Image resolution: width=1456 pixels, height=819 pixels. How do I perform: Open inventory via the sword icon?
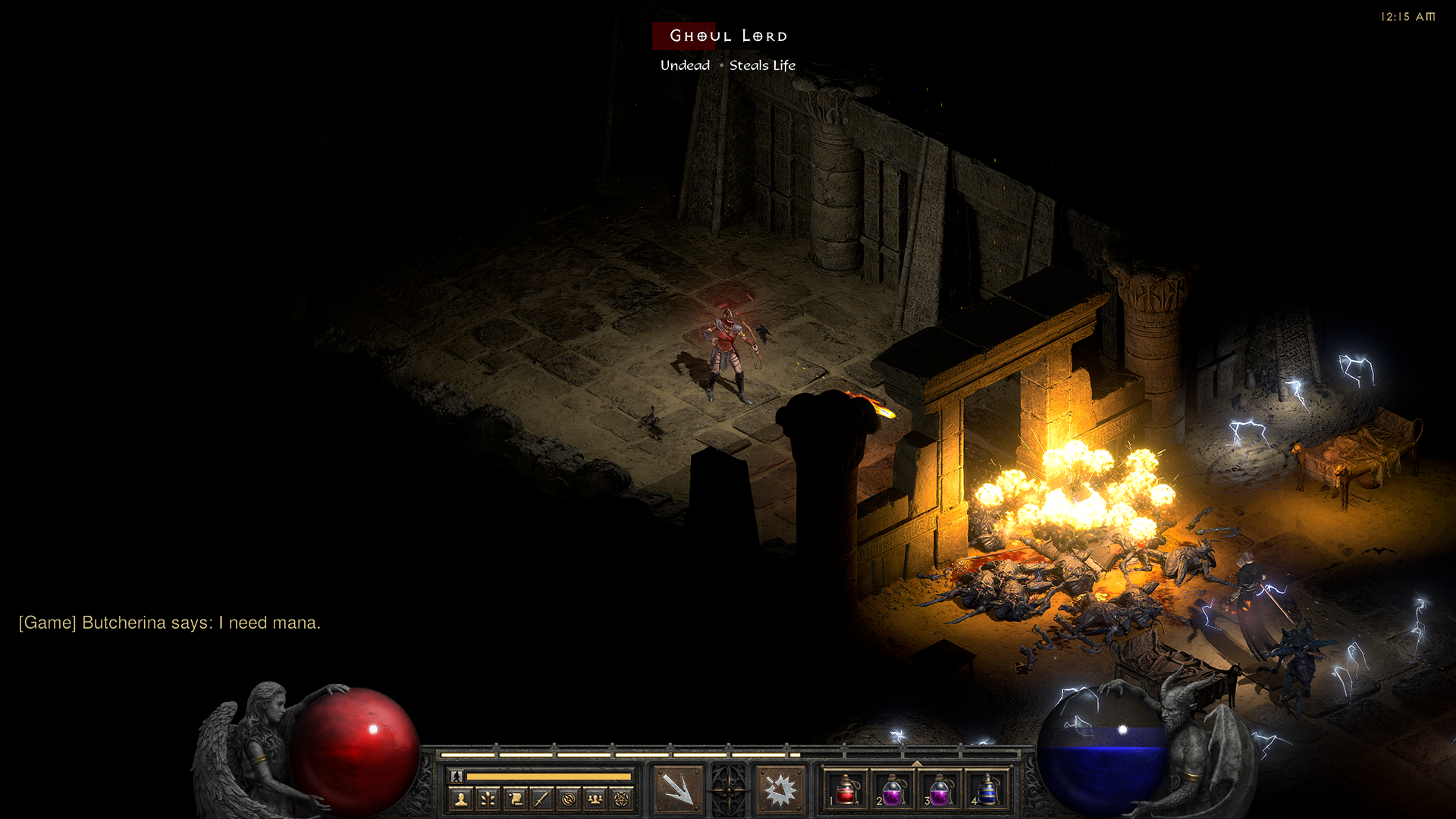(541, 799)
